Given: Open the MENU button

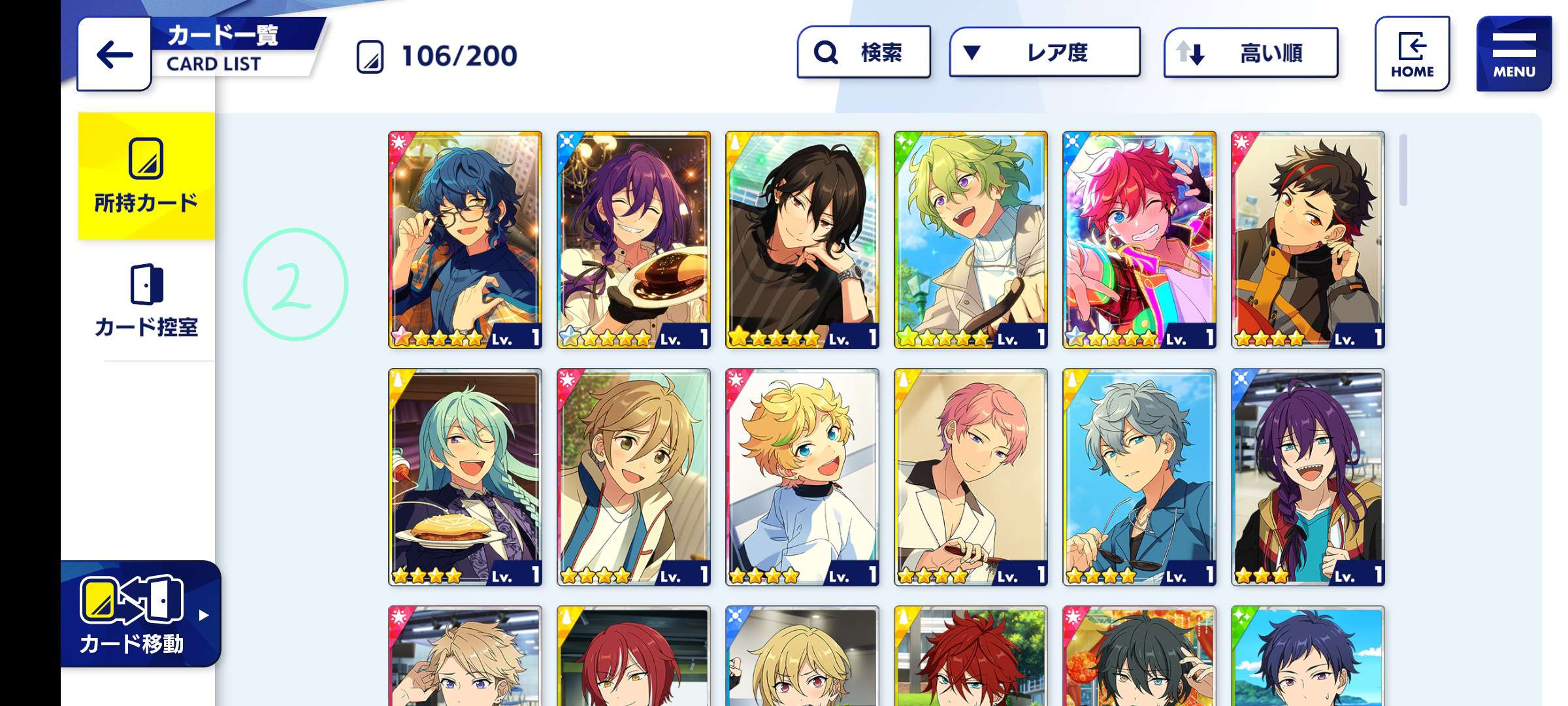Looking at the screenshot, I should point(1513,54).
